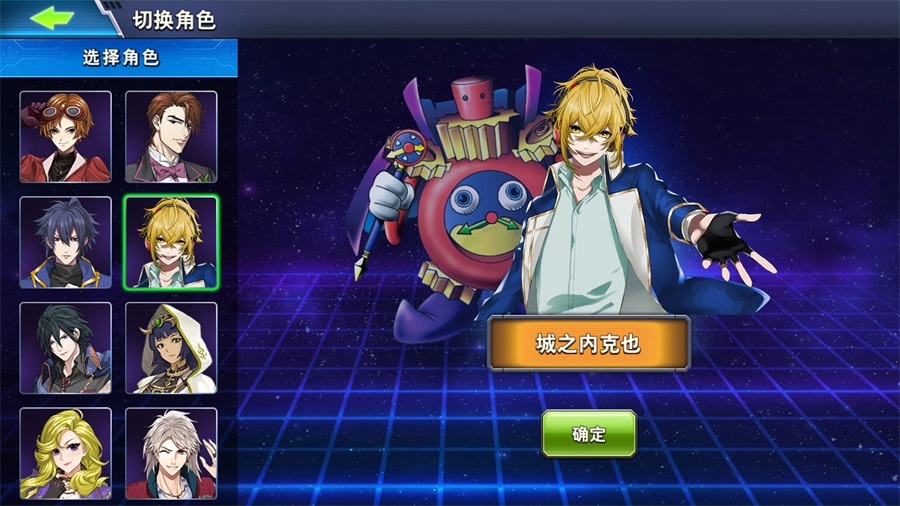Screen dimensions: 900x506
Task: Select the goggles-wearing red-haired character portrait
Action: 66,137
